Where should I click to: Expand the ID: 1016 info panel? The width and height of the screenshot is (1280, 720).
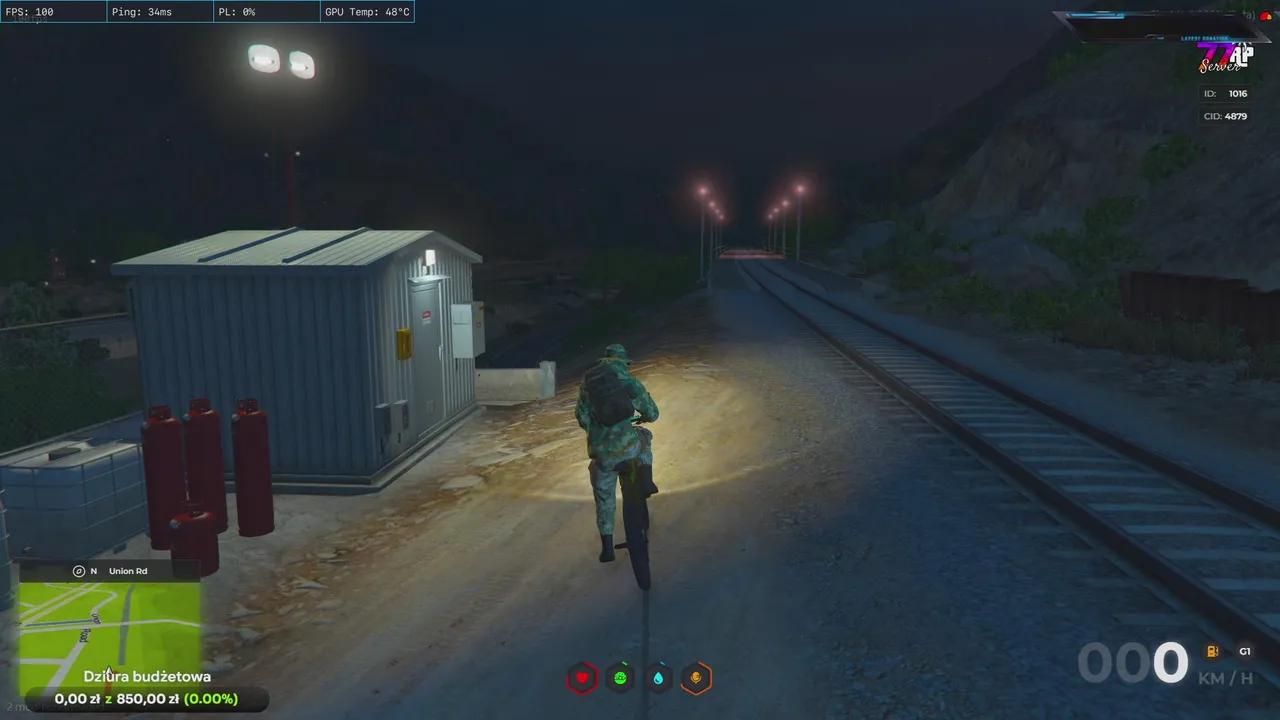[x=1225, y=93]
